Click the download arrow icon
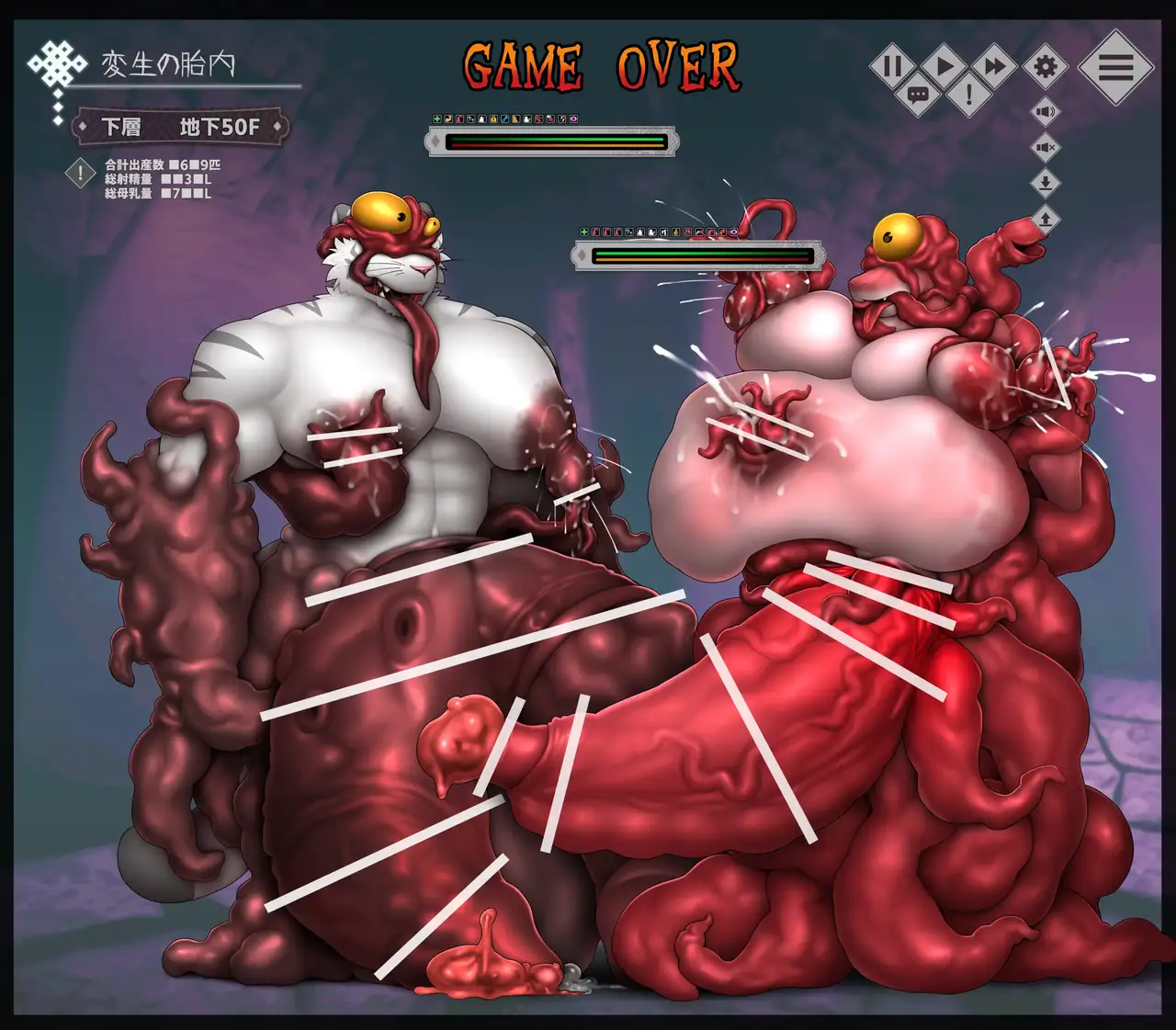The height and width of the screenshot is (1030, 1176). pyautogui.click(x=1046, y=183)
